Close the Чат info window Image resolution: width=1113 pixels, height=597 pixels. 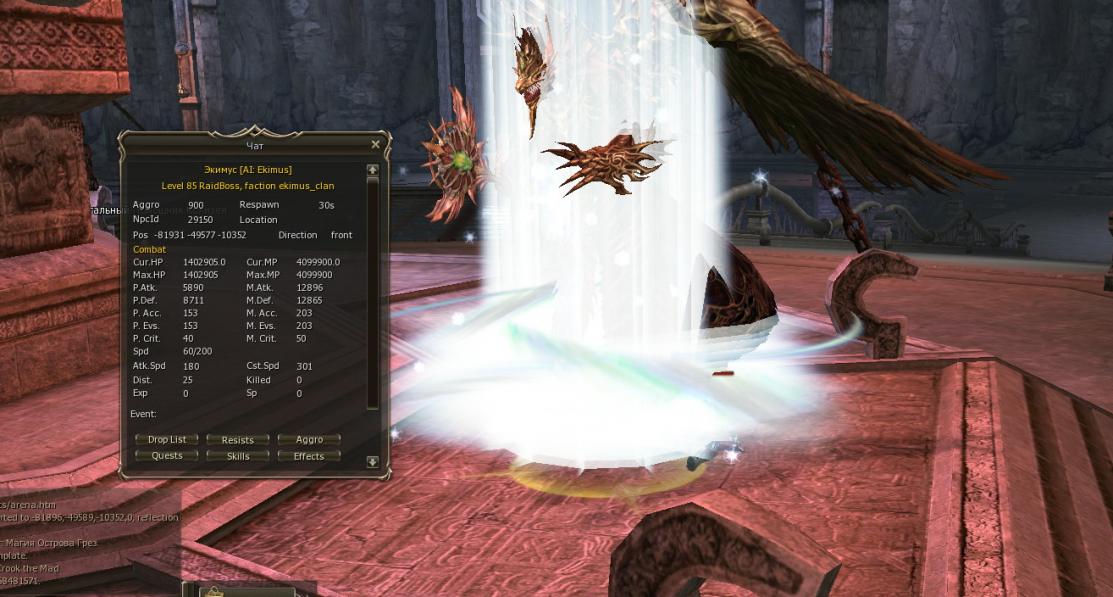[375, 144]
